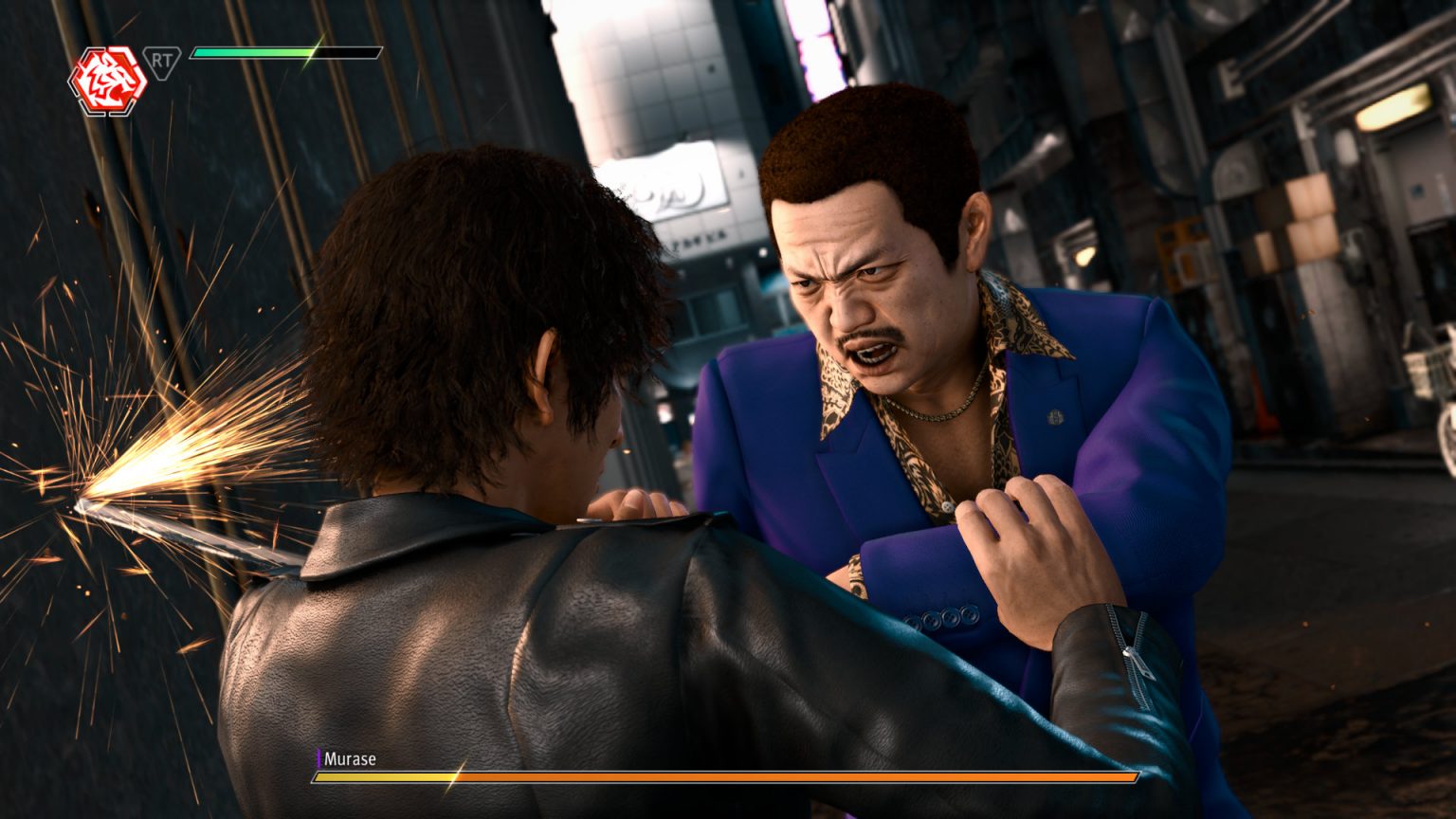The width and height of the screenshot is (1456, 819).
Task: Click the depleted black portion of the gauge
Action: 346,54
